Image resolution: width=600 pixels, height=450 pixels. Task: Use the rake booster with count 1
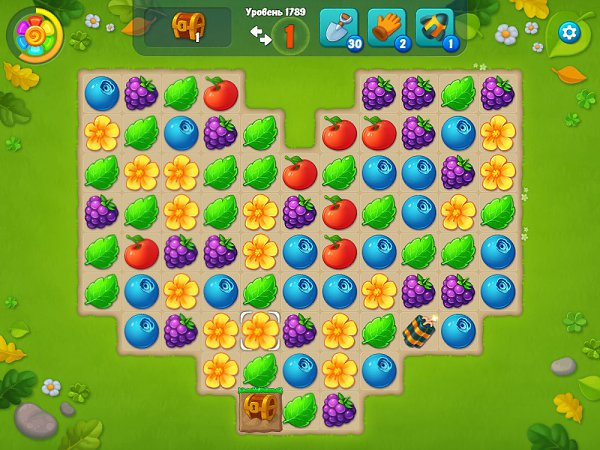pos(435,28)
